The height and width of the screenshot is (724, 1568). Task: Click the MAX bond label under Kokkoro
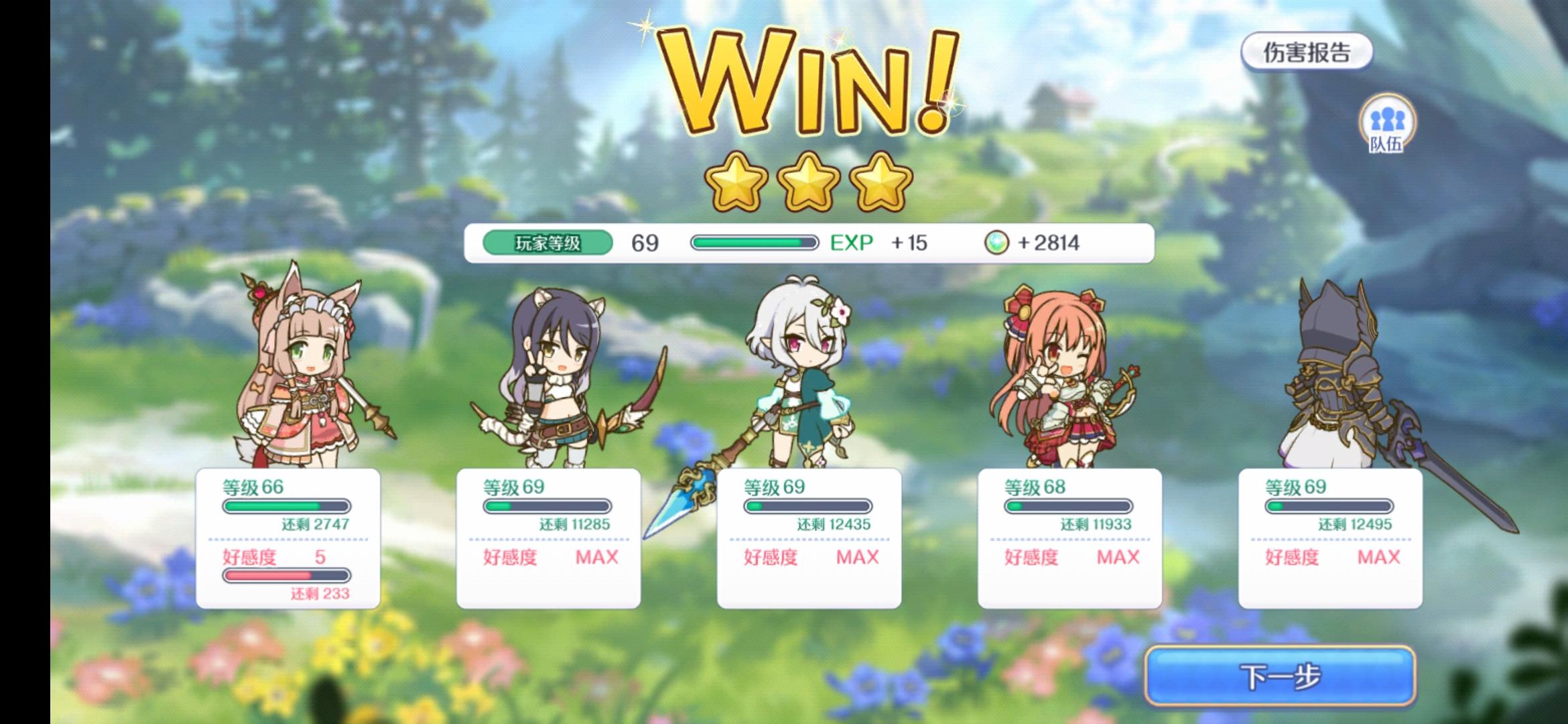(x=857, y=558)
